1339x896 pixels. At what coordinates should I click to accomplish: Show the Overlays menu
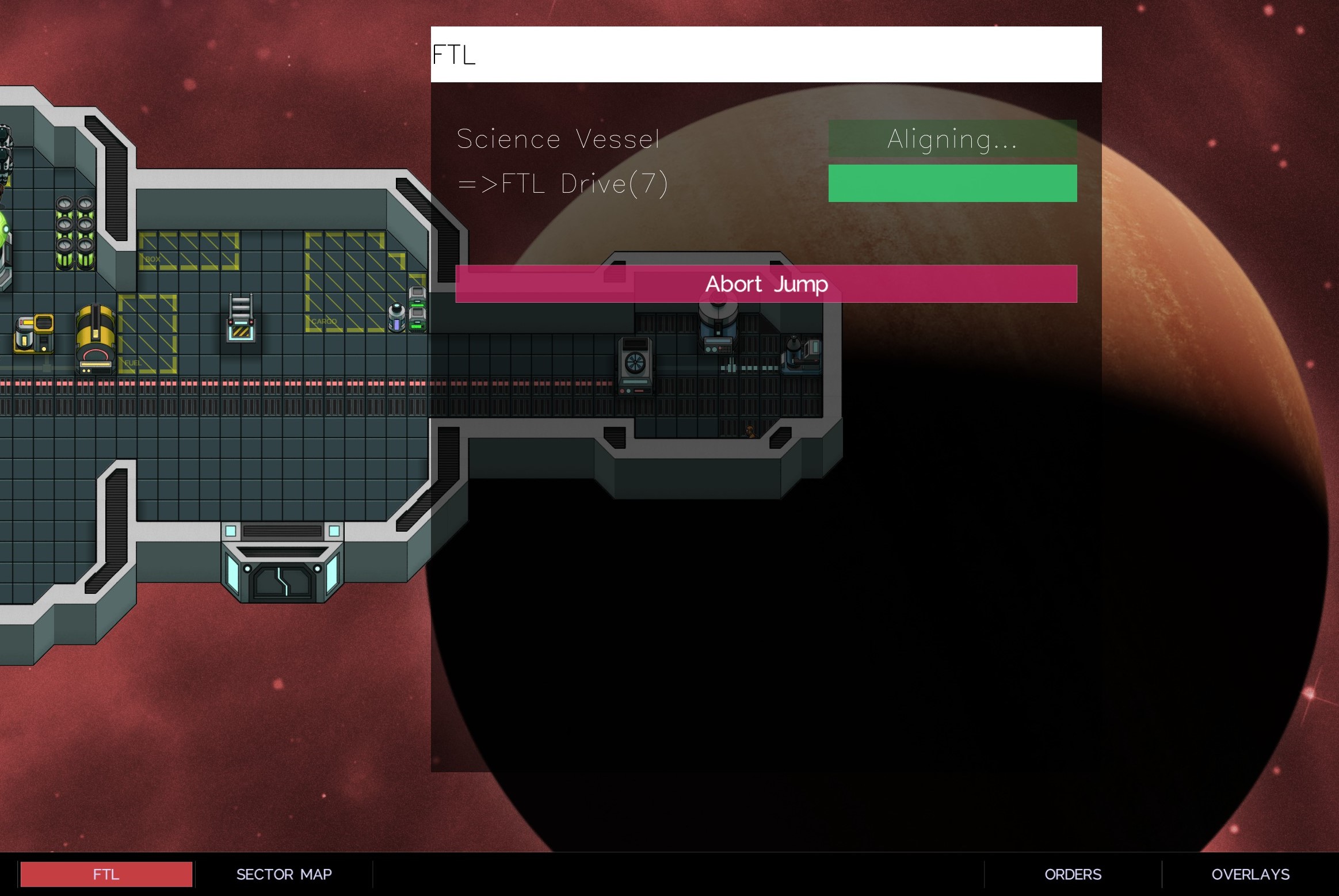tap(1250, 874)
